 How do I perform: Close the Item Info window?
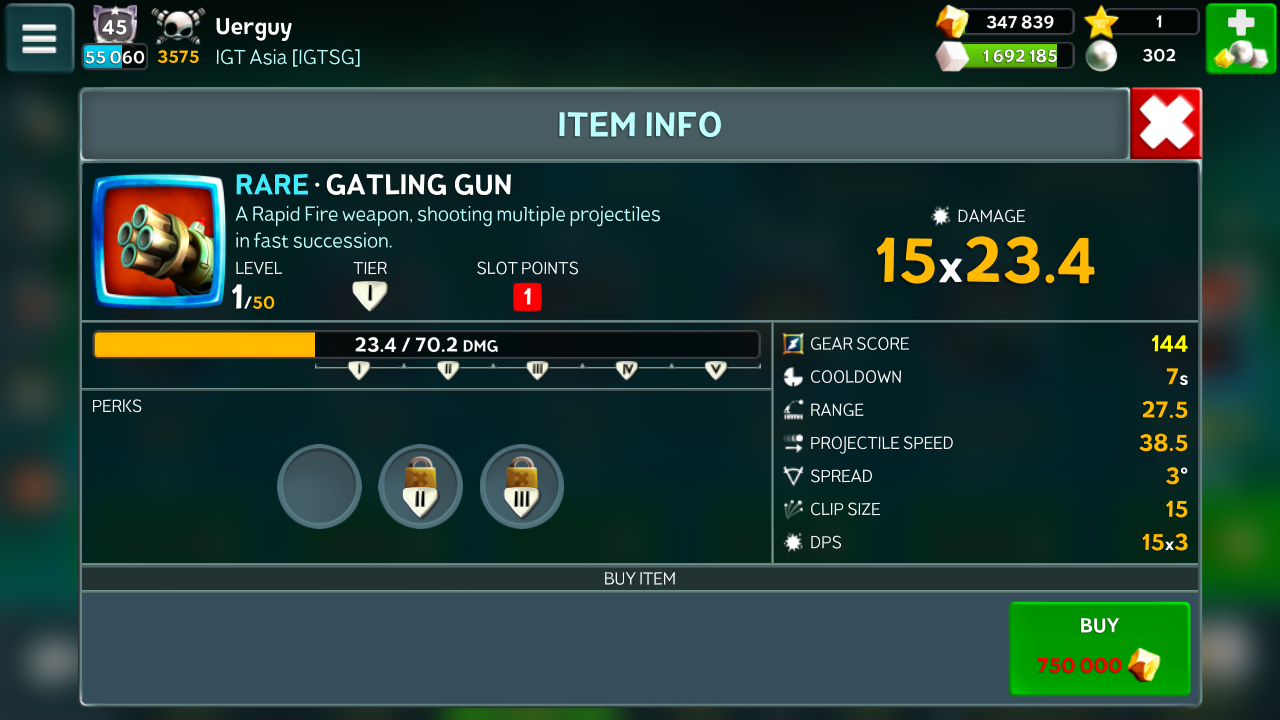1166,124
